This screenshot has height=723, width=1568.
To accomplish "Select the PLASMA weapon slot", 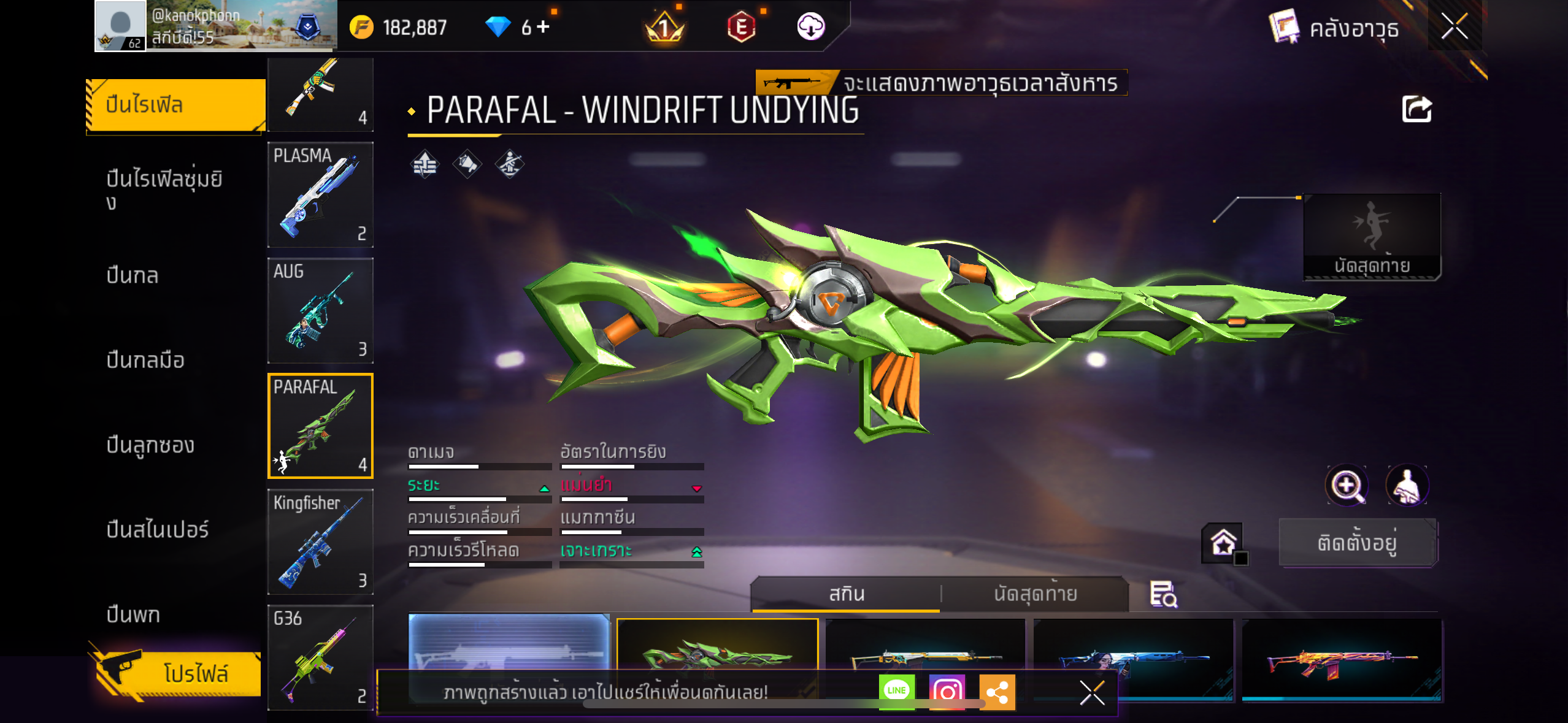I will click(320, 194).
